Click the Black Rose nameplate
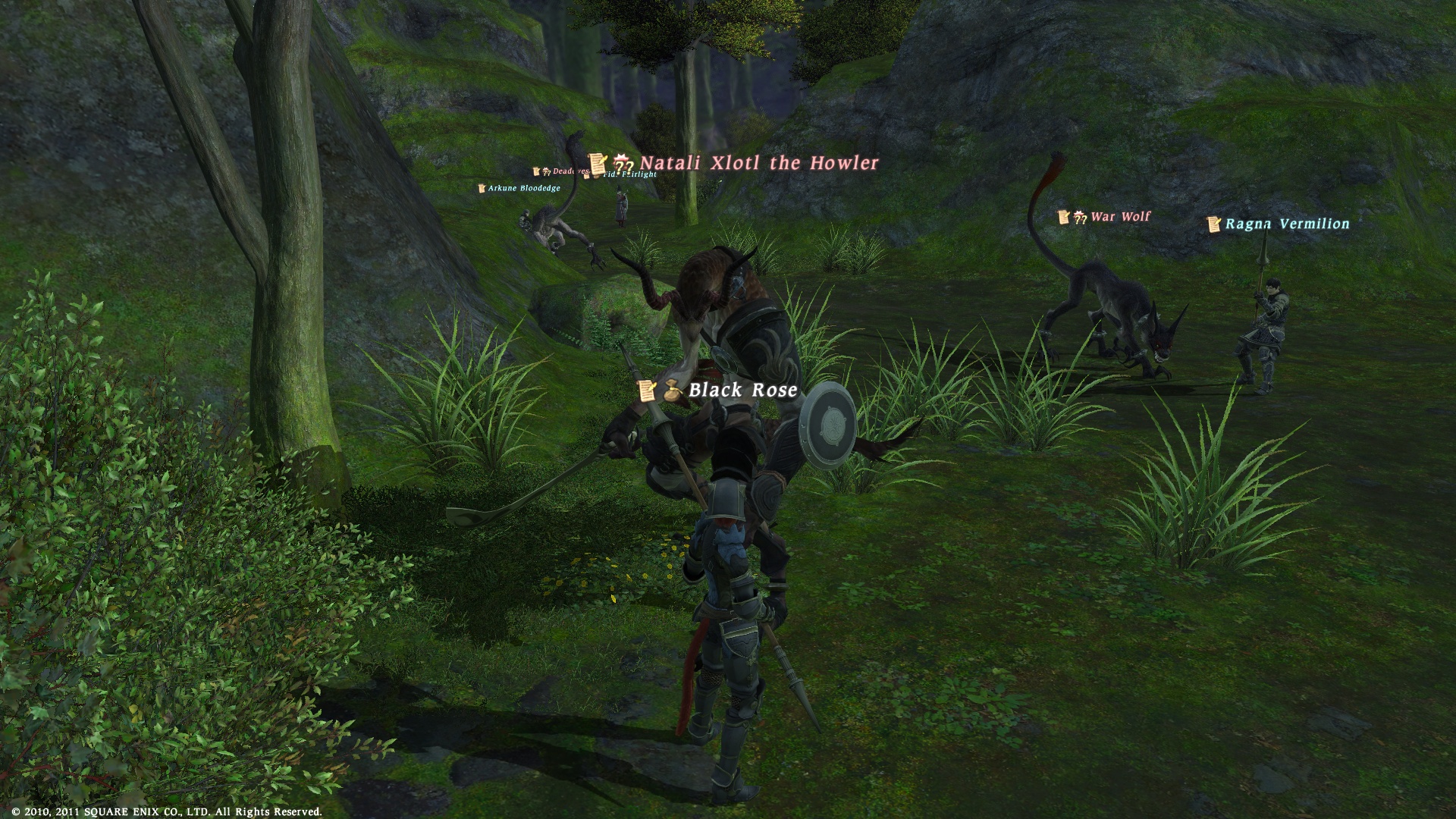This screenshot has height=819, width=1456. coord(742,390)
